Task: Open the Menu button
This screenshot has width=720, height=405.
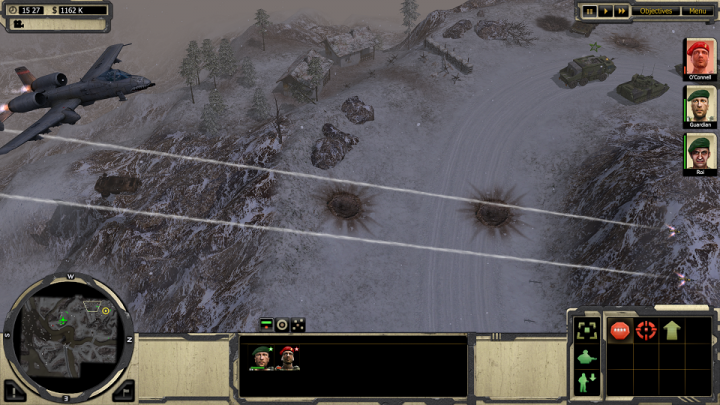Action: point(697,11)
